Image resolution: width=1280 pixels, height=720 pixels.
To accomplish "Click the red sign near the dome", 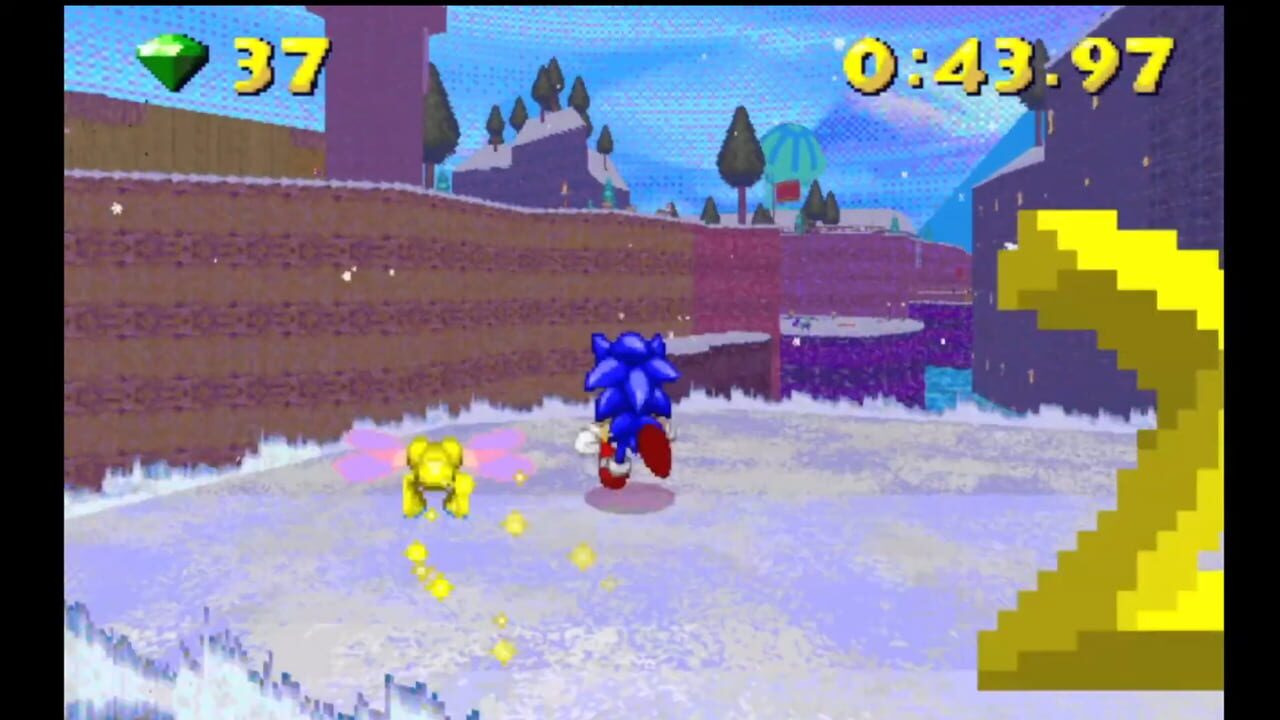I will (x=786, y=190).
